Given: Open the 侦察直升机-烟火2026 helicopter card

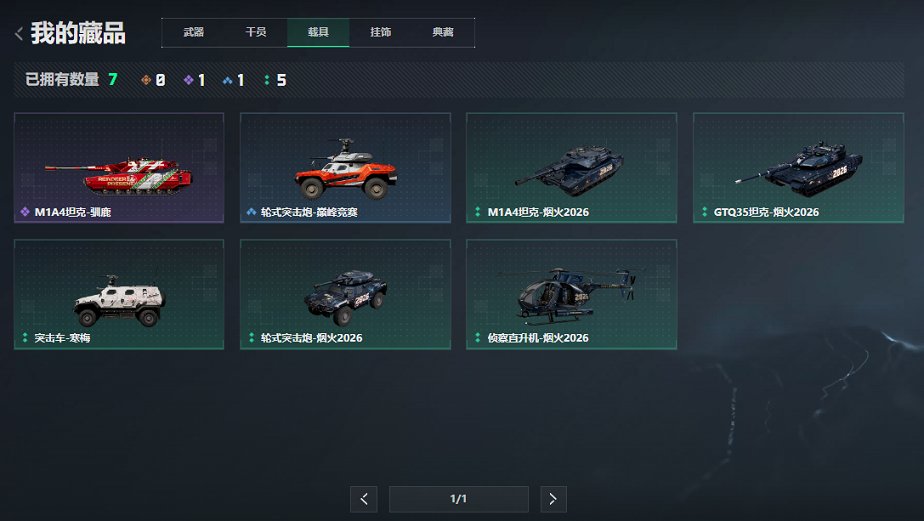Looking at the screenshot, I should point(571,294).
